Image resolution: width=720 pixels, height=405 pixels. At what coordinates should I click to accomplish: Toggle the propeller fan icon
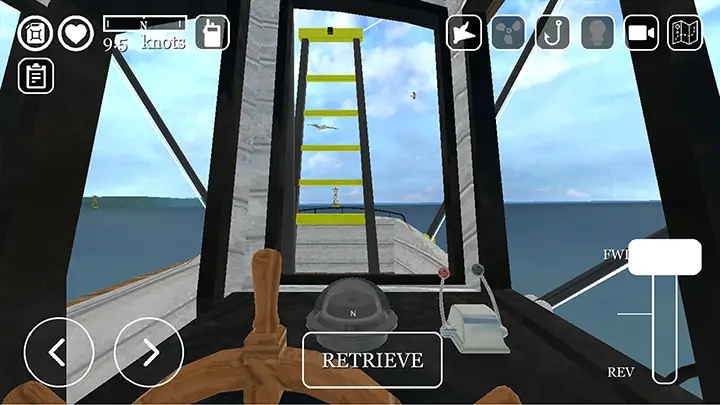pyautogui.click(x=507, y=33)
